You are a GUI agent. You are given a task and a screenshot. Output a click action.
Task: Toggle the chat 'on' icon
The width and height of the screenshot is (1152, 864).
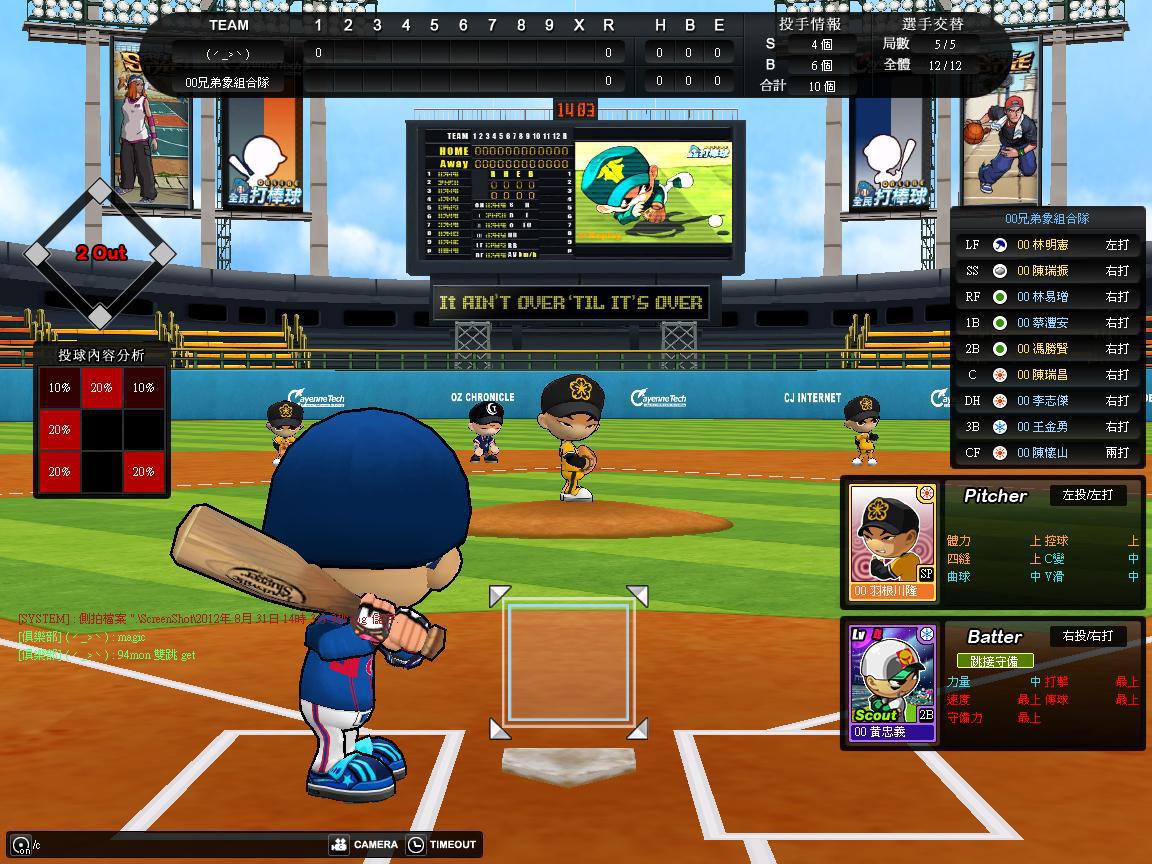(x=21, y=846)
